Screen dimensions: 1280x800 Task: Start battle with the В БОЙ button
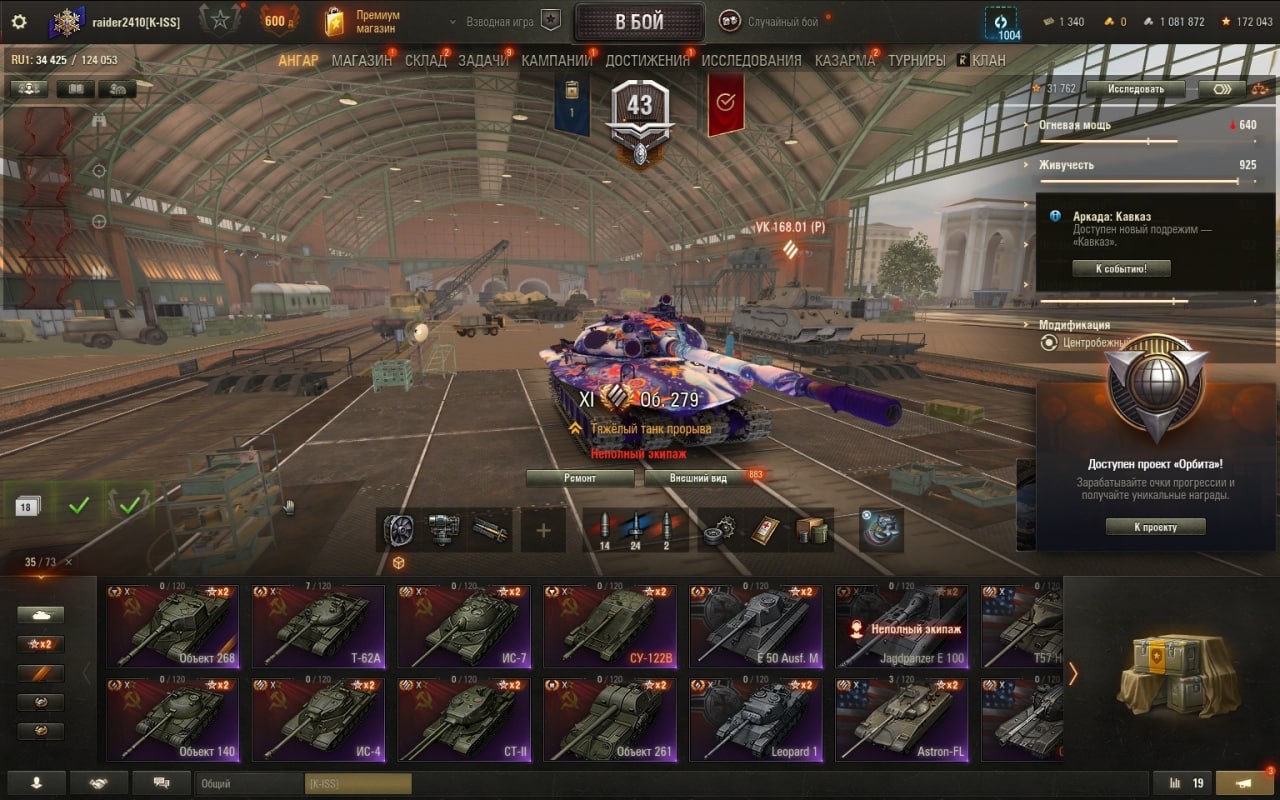pyautogui.click(x=639, y=22)
